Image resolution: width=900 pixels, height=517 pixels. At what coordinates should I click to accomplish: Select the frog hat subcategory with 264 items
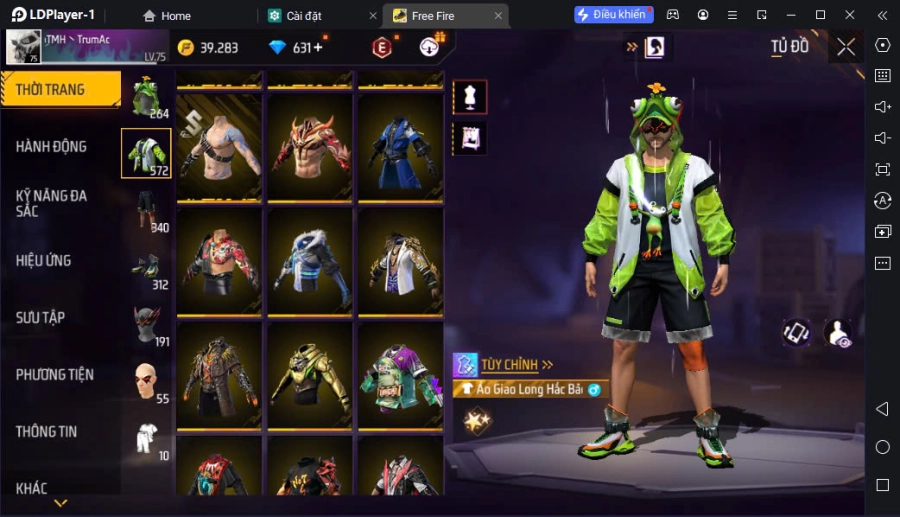pos(146,96)
